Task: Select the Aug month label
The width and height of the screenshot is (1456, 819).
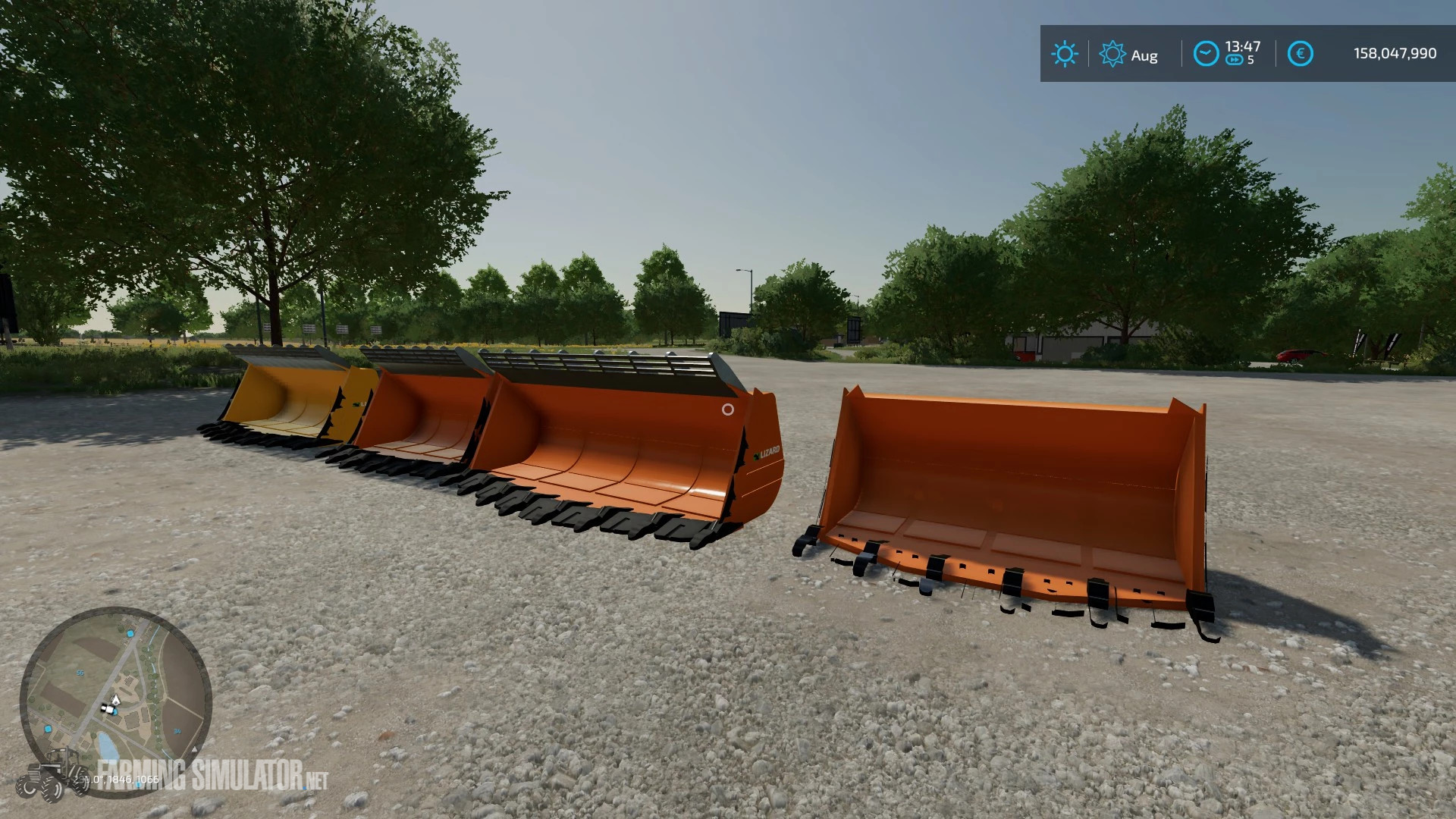Action: (x=1144, y=55)
